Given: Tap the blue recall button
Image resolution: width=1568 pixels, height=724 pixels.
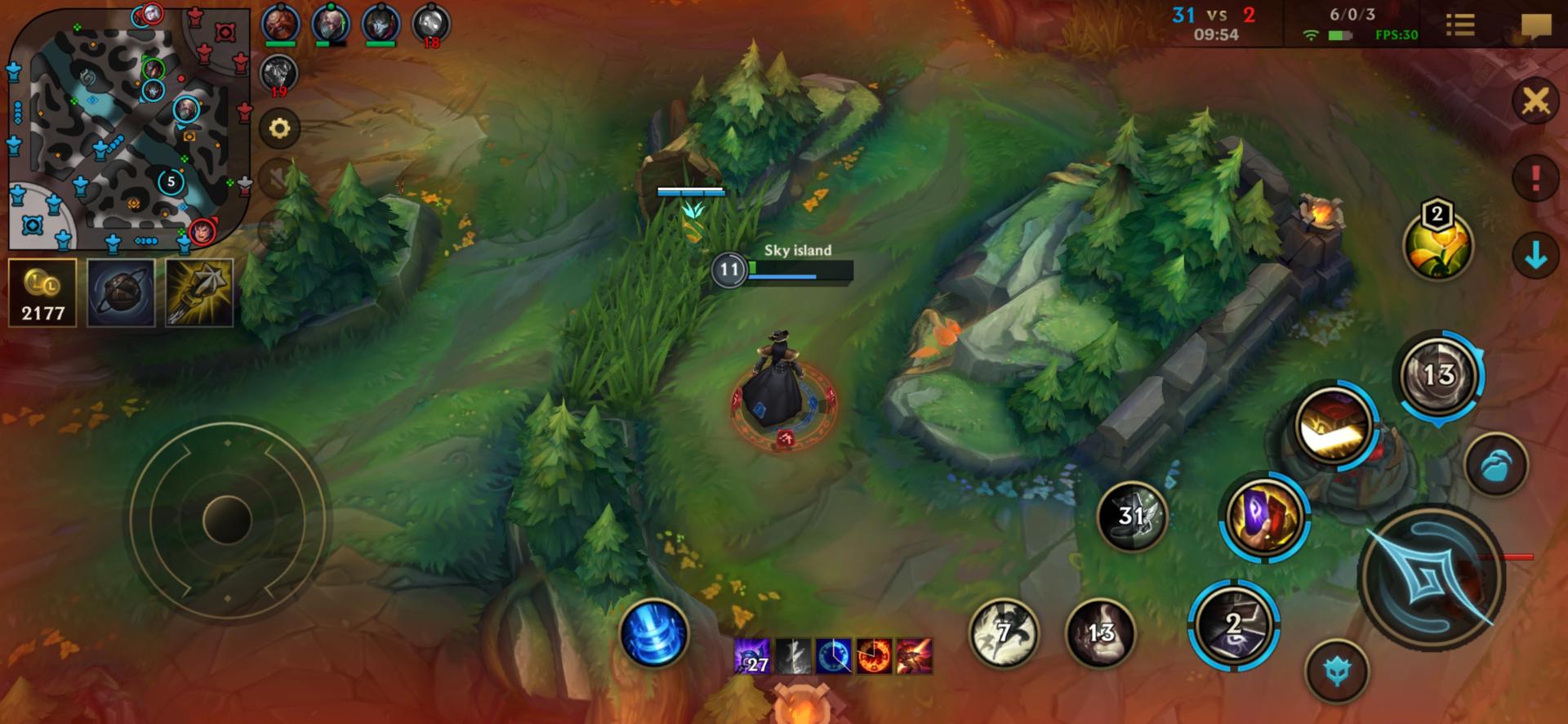Looking at the screenshot, I should pyautogui.click(x=653, y=633).
